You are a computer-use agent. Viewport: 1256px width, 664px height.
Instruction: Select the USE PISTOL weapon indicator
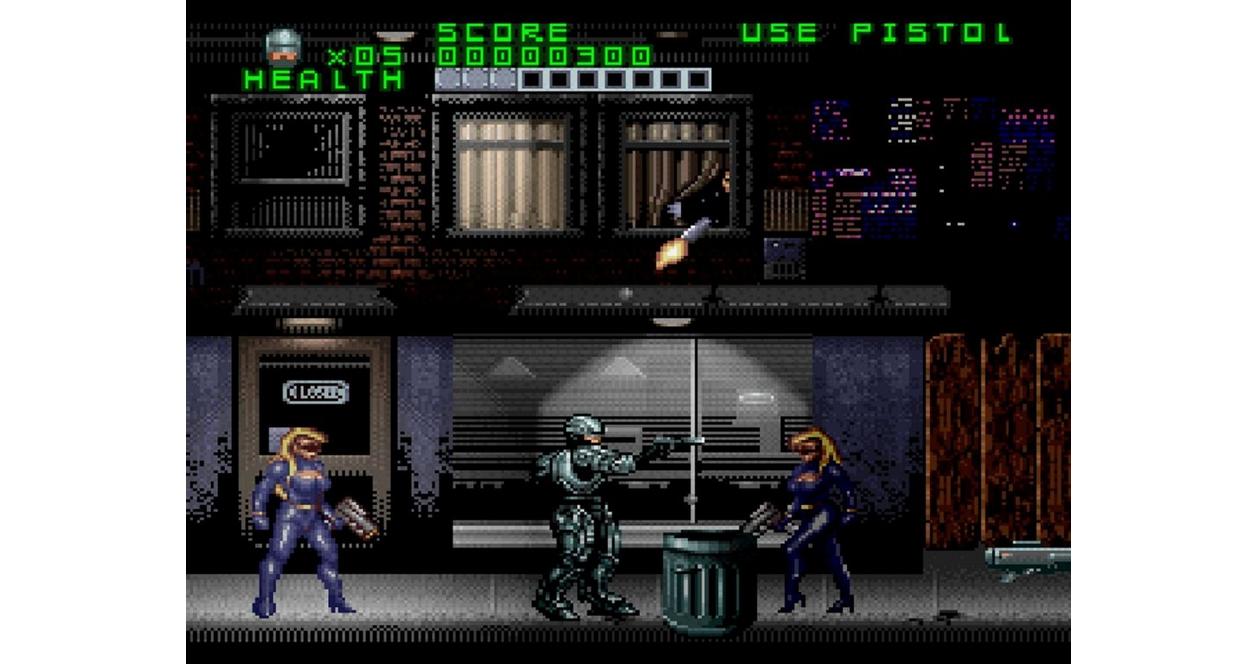(876, 33)
